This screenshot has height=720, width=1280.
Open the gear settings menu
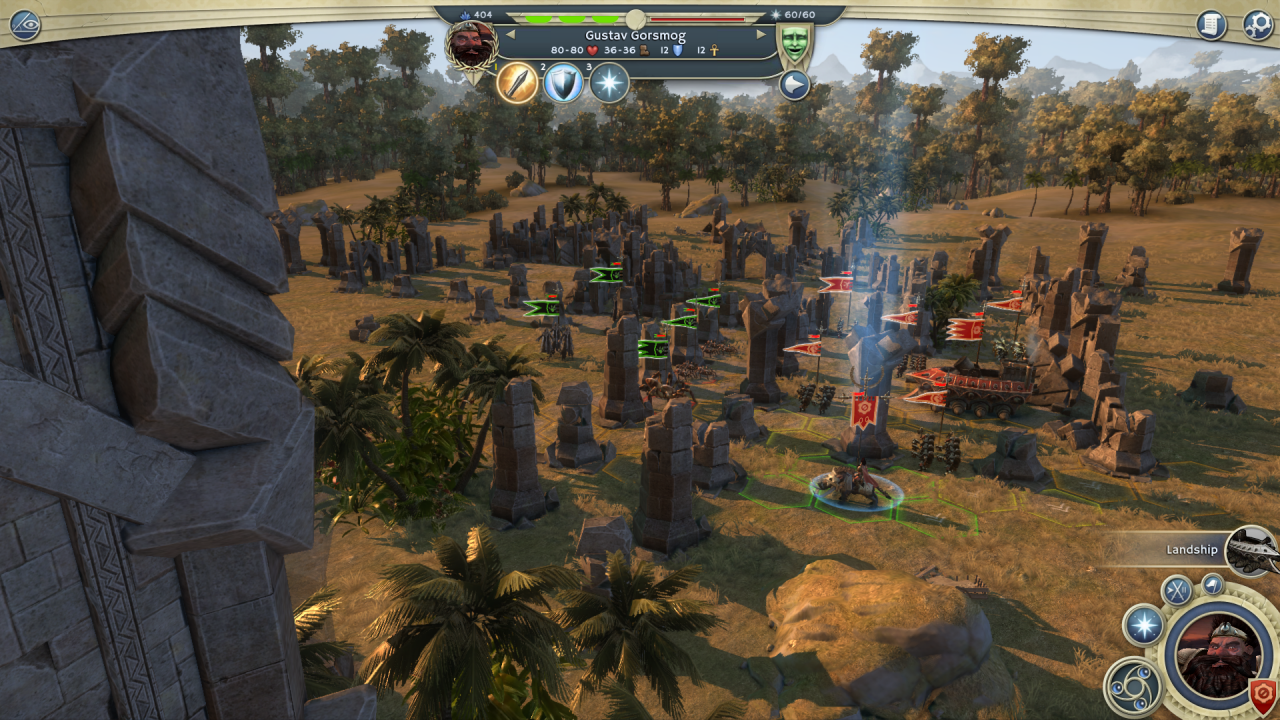pyautogui.click(x=1257, y=24)
